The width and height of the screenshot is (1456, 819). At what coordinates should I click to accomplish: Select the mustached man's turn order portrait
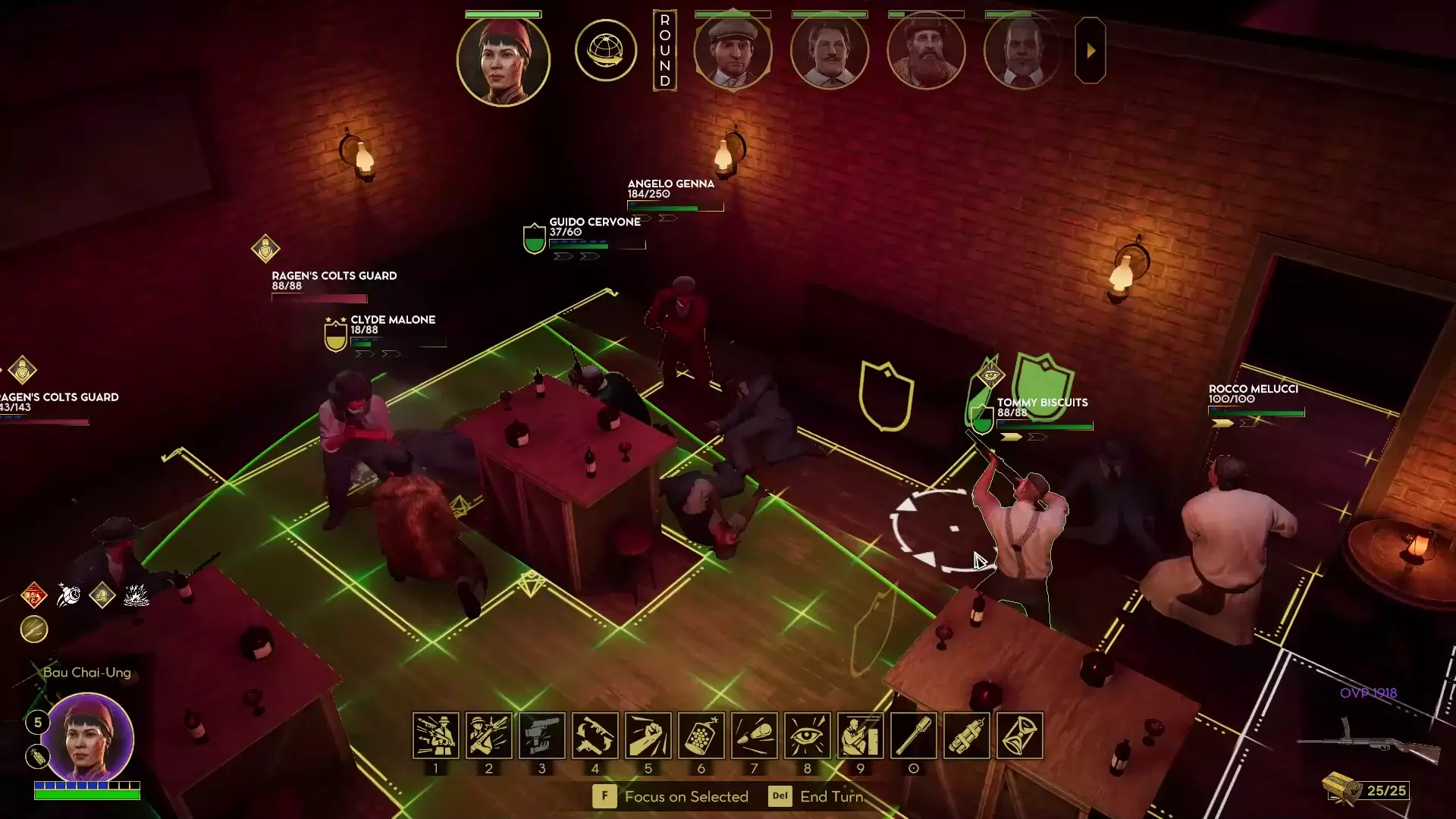click(x=829, y=52)
